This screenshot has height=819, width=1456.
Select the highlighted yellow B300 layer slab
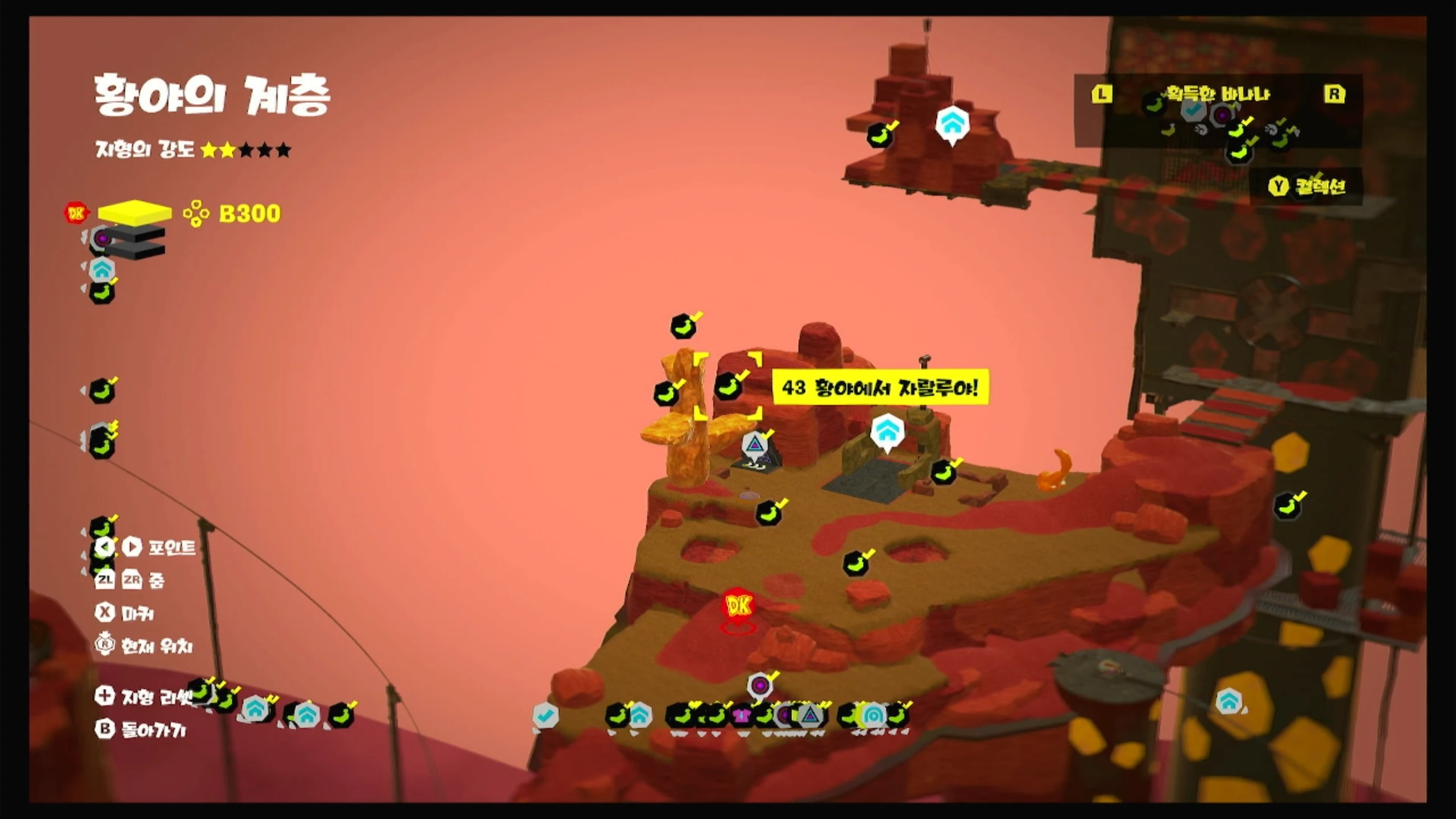(134, 212)
